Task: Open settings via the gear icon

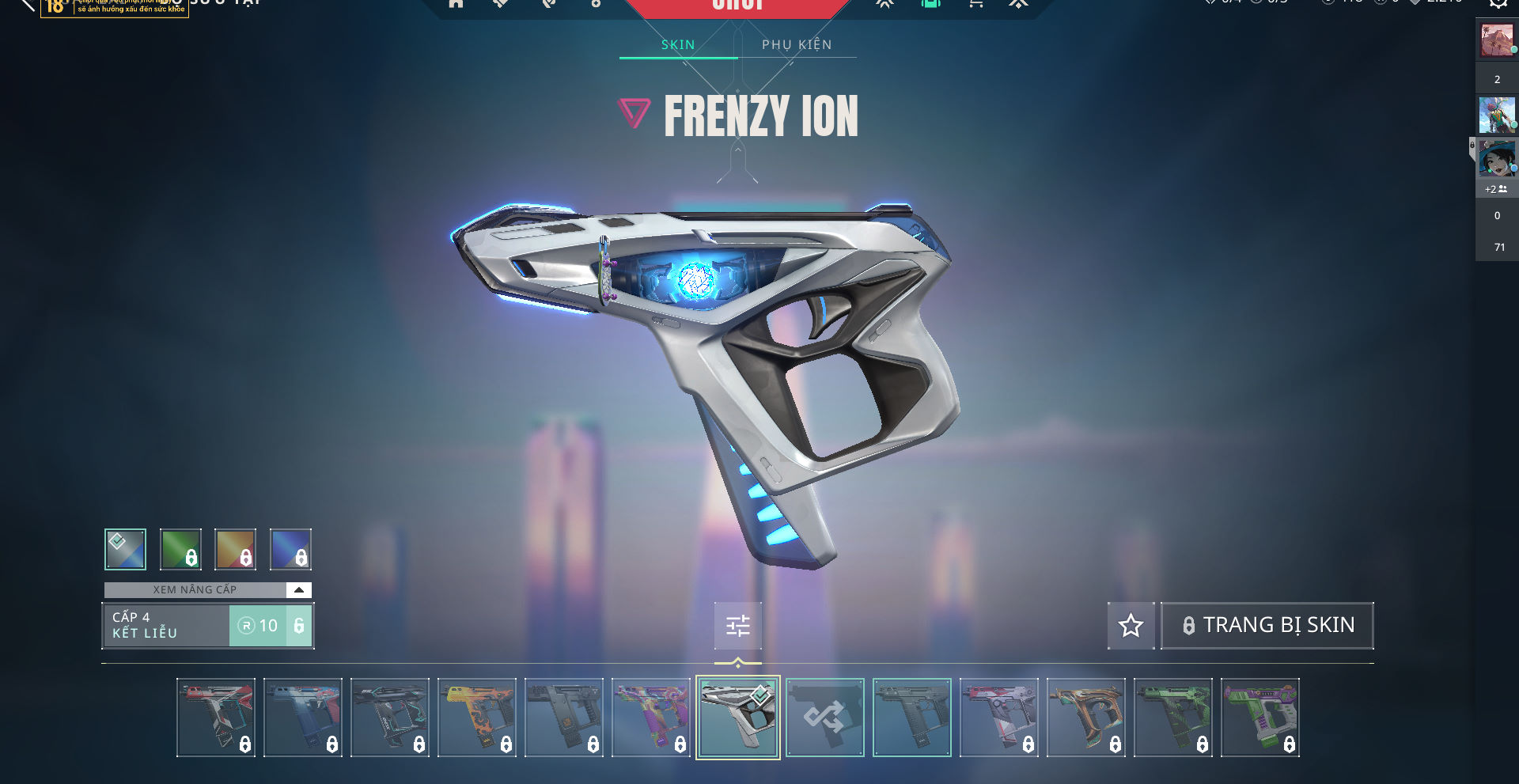Action: click(1498, 3)
